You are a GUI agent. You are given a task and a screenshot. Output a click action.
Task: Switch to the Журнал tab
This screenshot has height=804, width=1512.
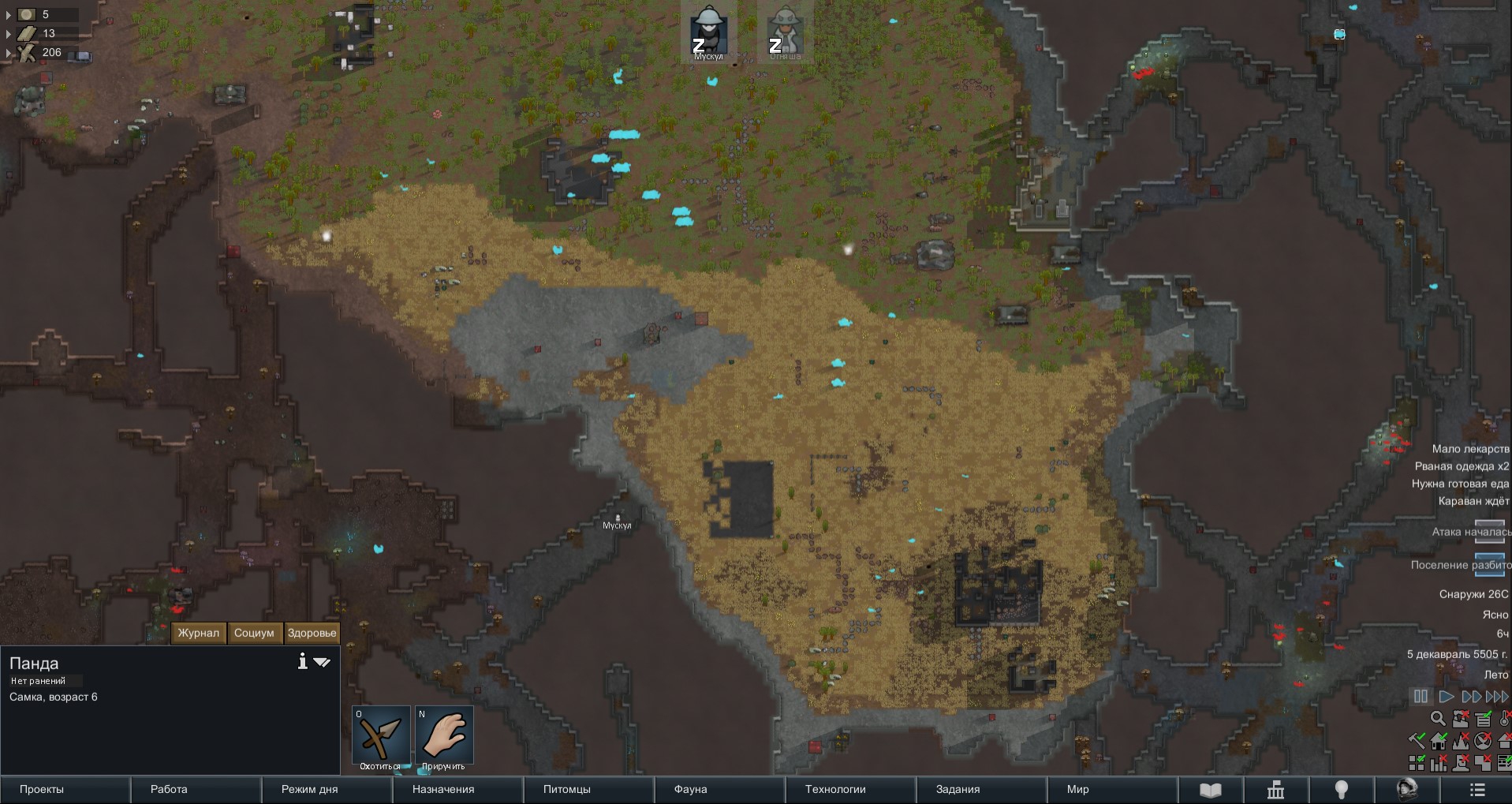pyautogui.click(x=199, y=633)
